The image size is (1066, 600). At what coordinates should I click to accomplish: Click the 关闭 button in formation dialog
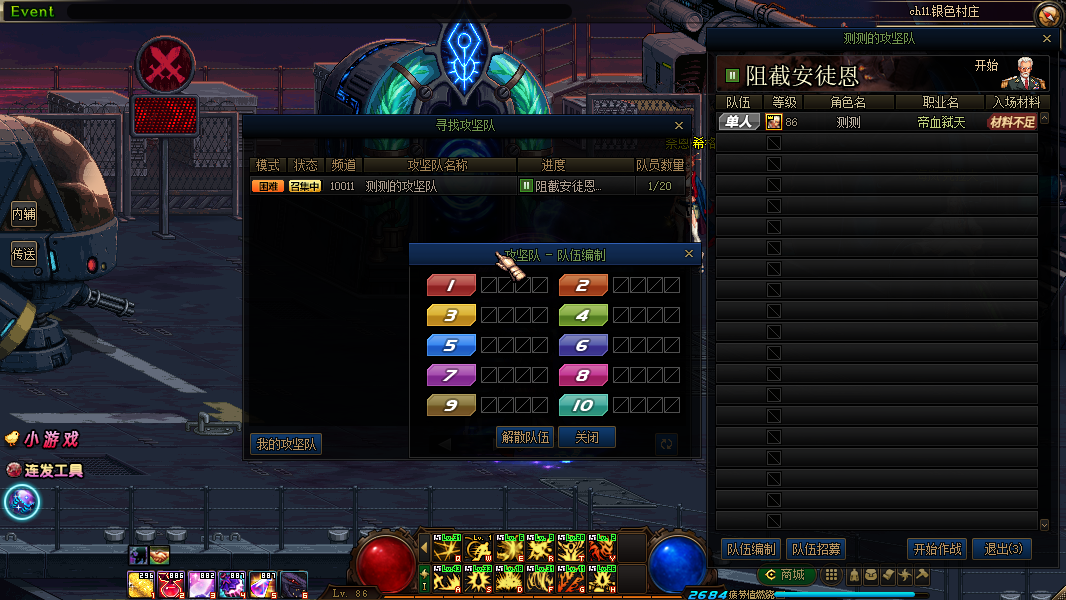[587, 437]
